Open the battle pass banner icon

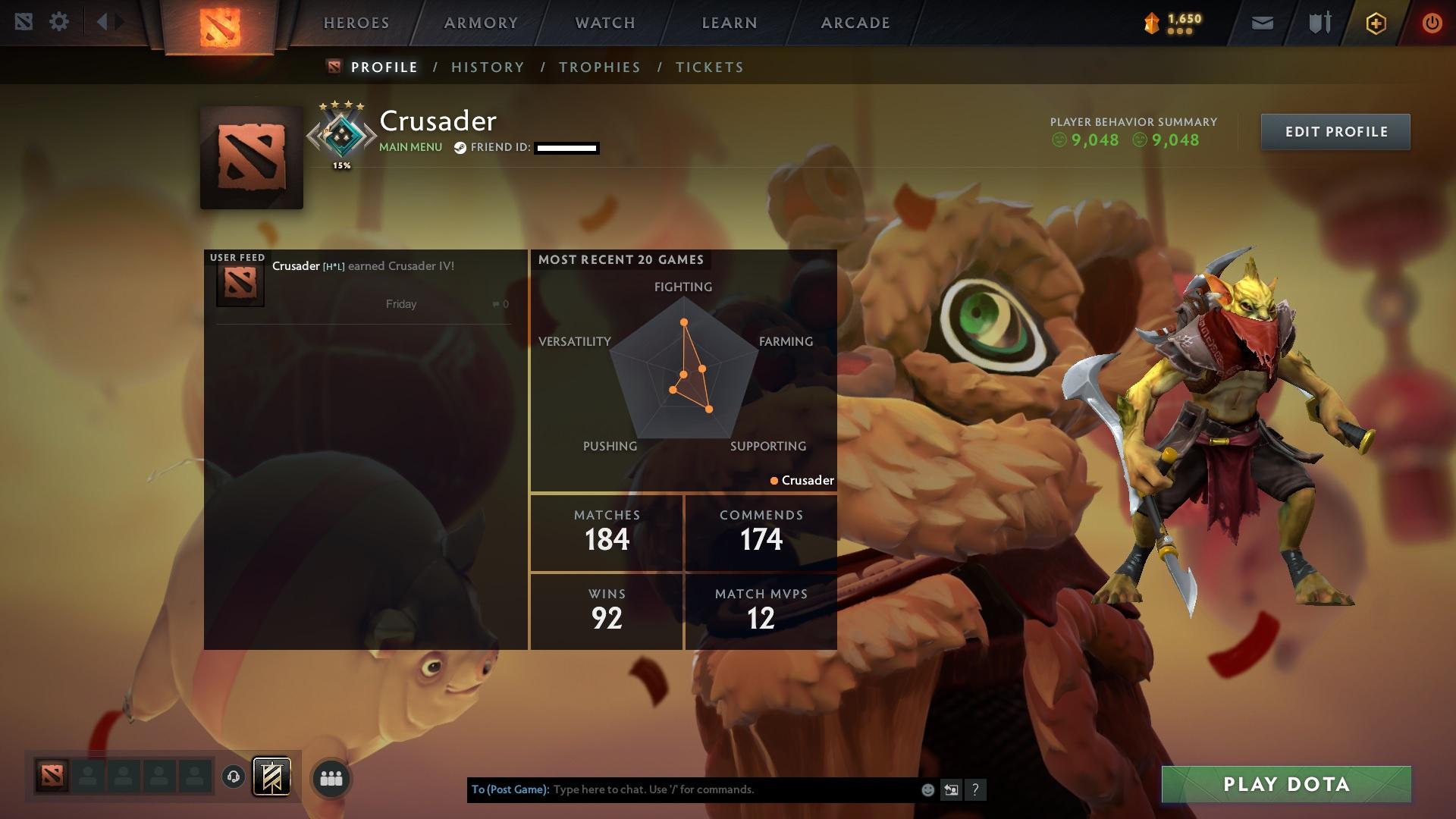point(271,777)
